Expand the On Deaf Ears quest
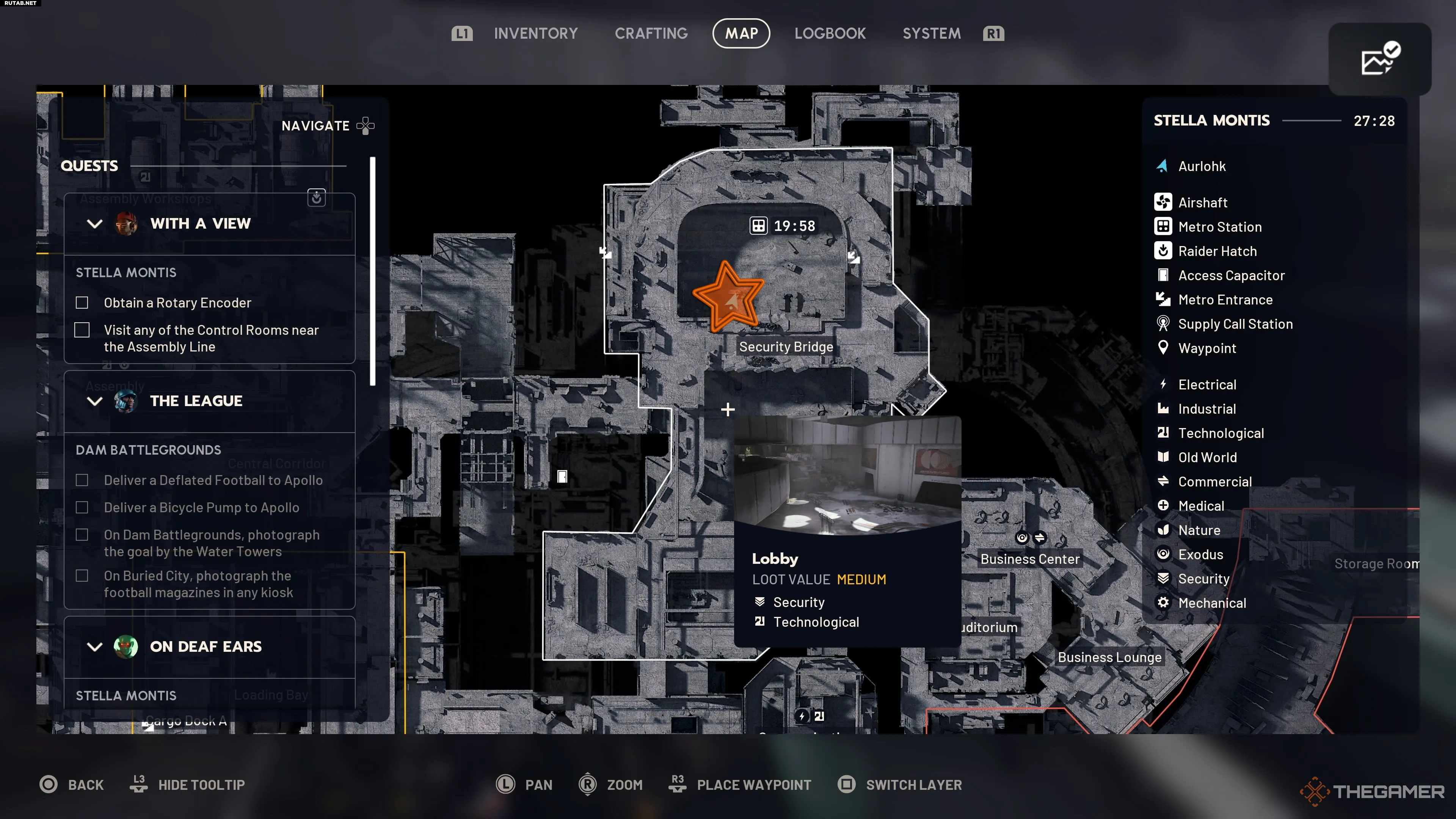This screenshot has width=1456, height=819. (x=95, y=646)
